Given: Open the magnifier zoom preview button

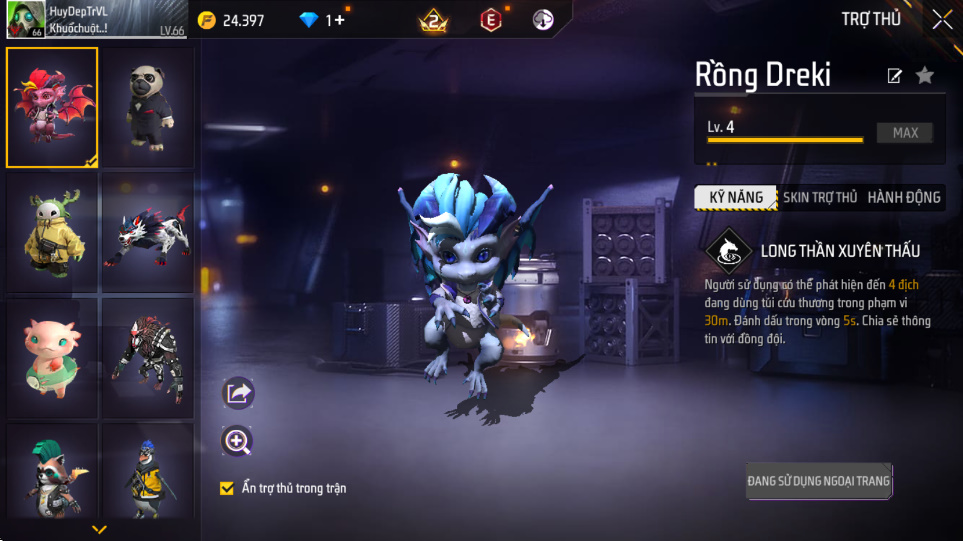Looking at the screenshot, I should coord(238,441).
